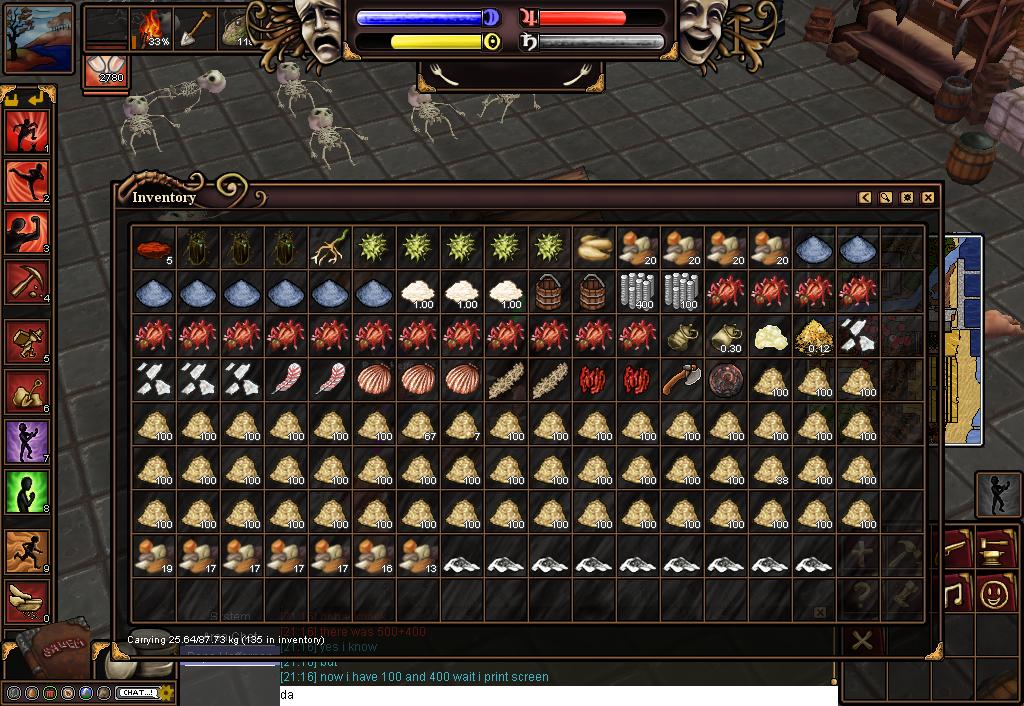The image size is (1024, 706).
Task: Open the emotes smiley face button
Action: (994, 594)
